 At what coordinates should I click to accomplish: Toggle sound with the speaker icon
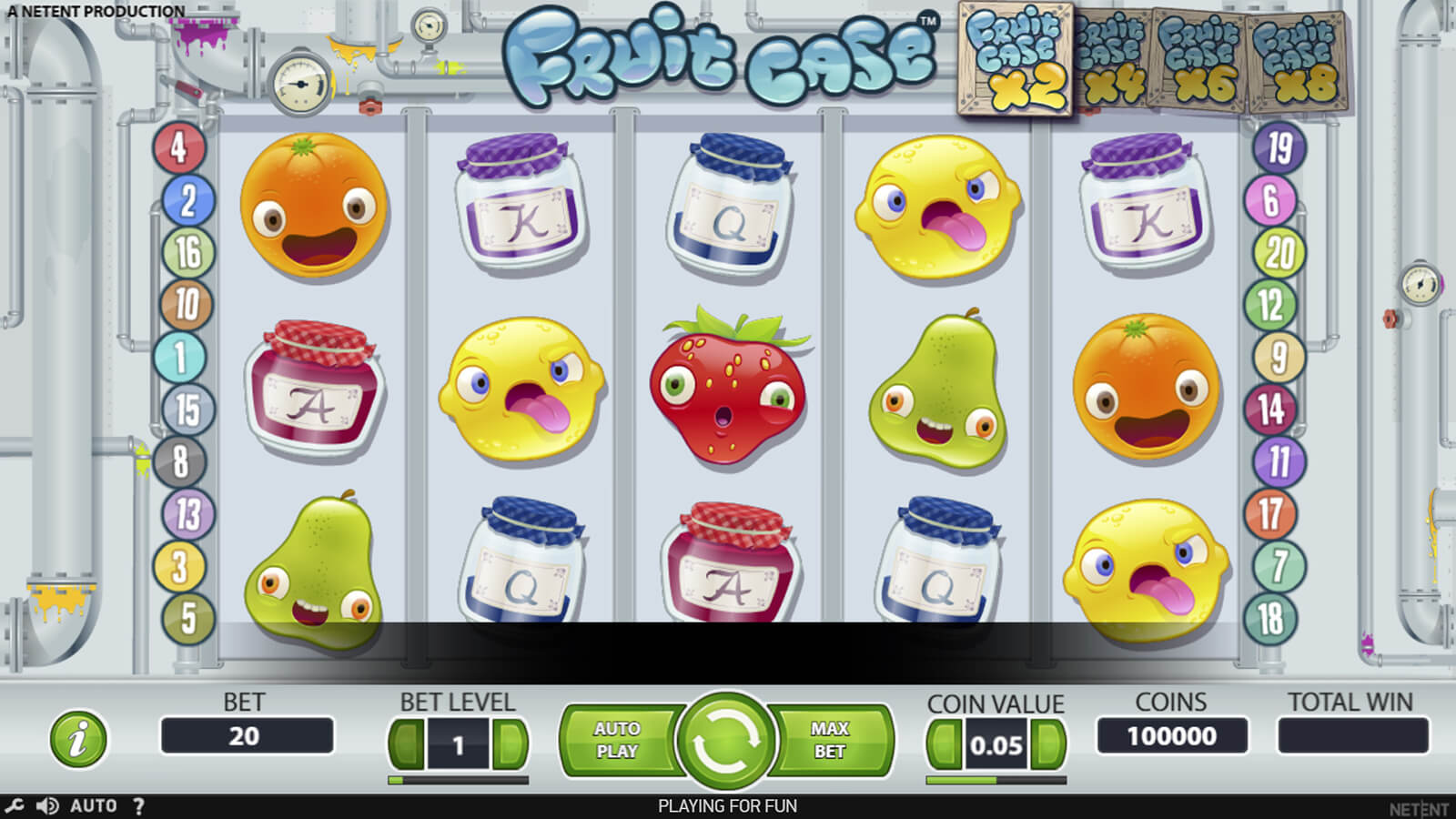[47, 806]
